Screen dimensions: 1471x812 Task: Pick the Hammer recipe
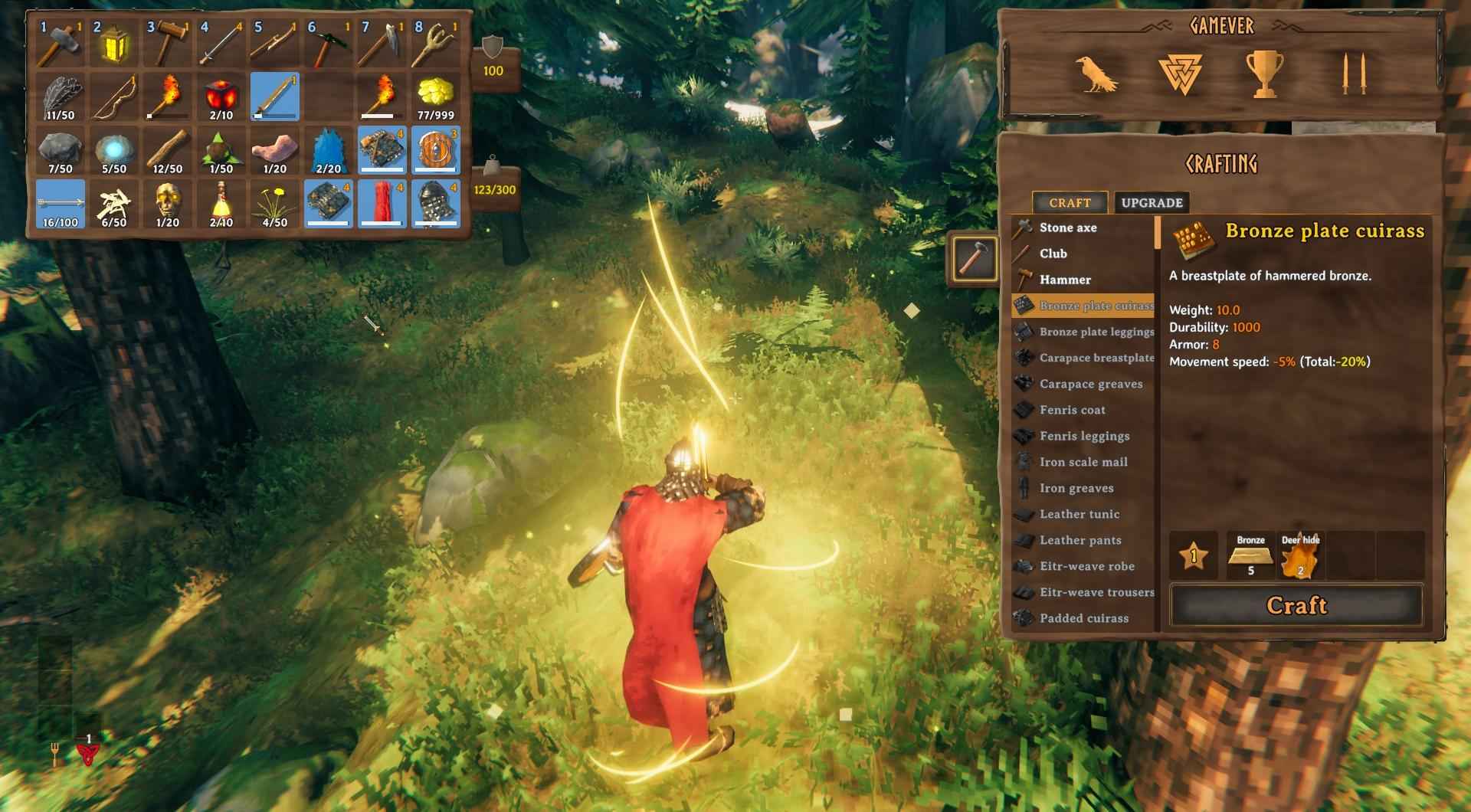(1064, 280)
